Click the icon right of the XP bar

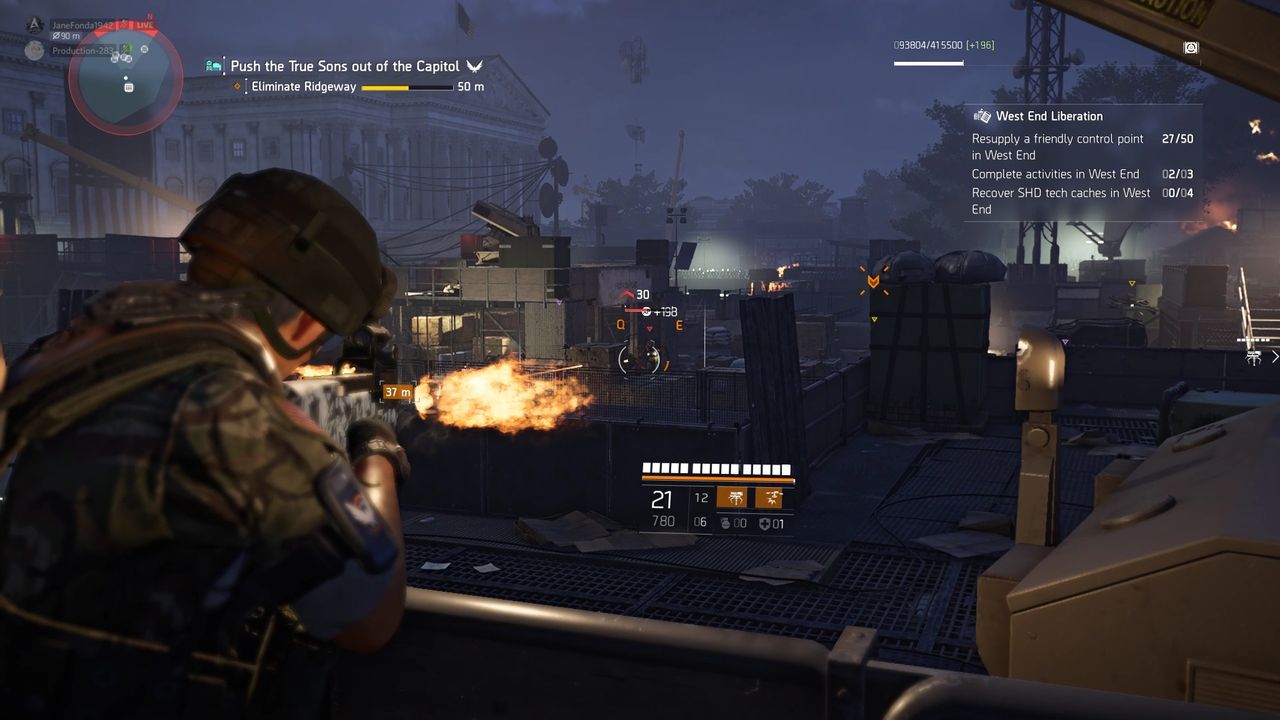[x=1191, y=48]
